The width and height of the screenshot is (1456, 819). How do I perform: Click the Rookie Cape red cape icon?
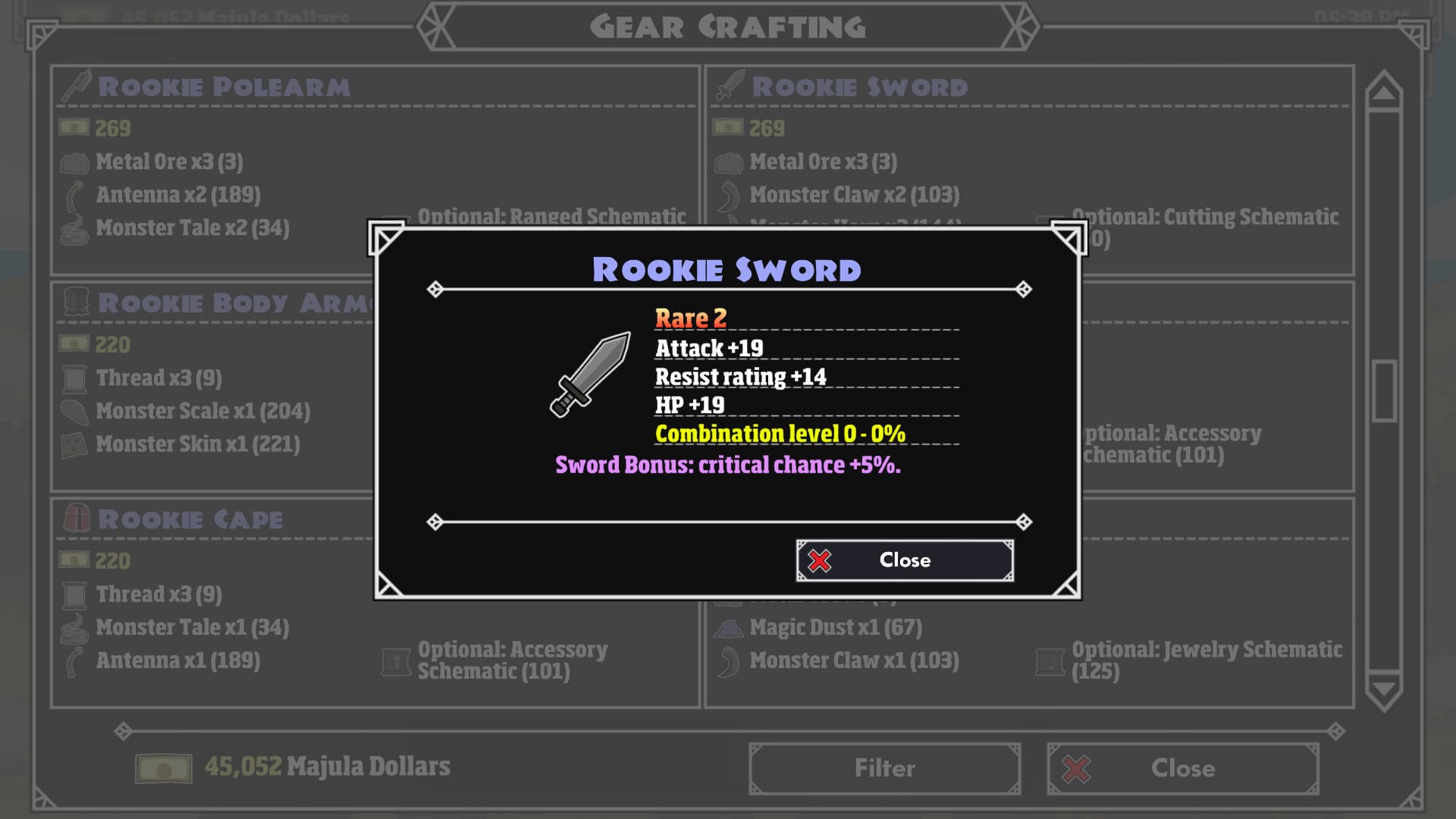[x=75, y=519]
